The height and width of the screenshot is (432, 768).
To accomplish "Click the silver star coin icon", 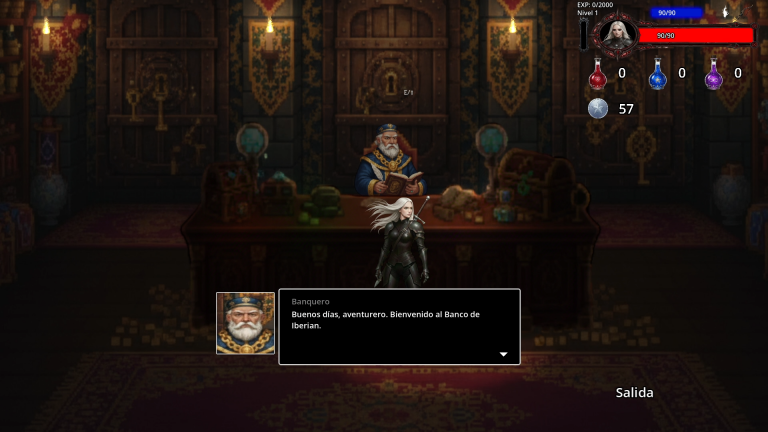I will [598, 108].
